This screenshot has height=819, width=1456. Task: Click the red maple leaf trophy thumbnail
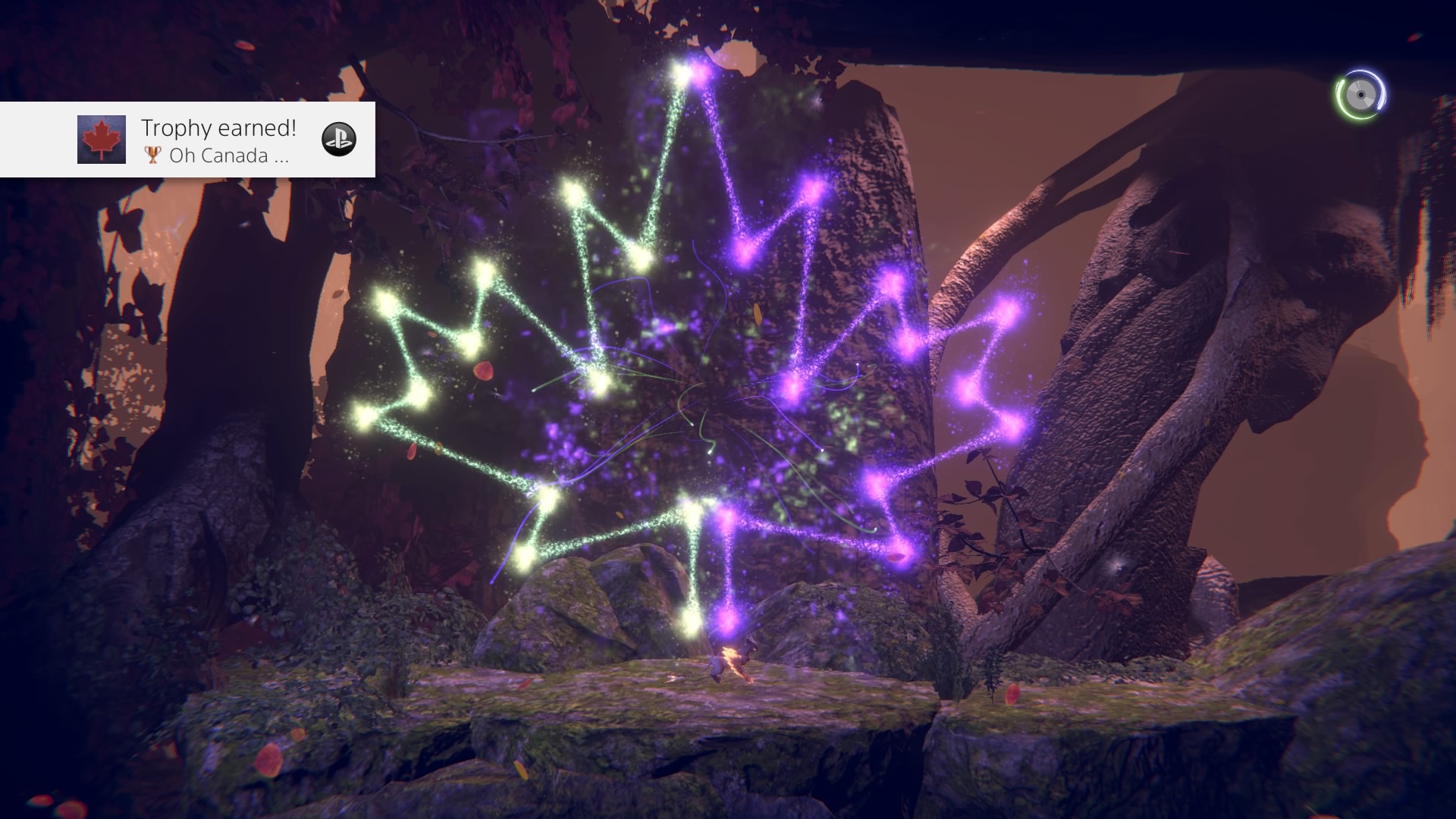click(x=102, y=140)
